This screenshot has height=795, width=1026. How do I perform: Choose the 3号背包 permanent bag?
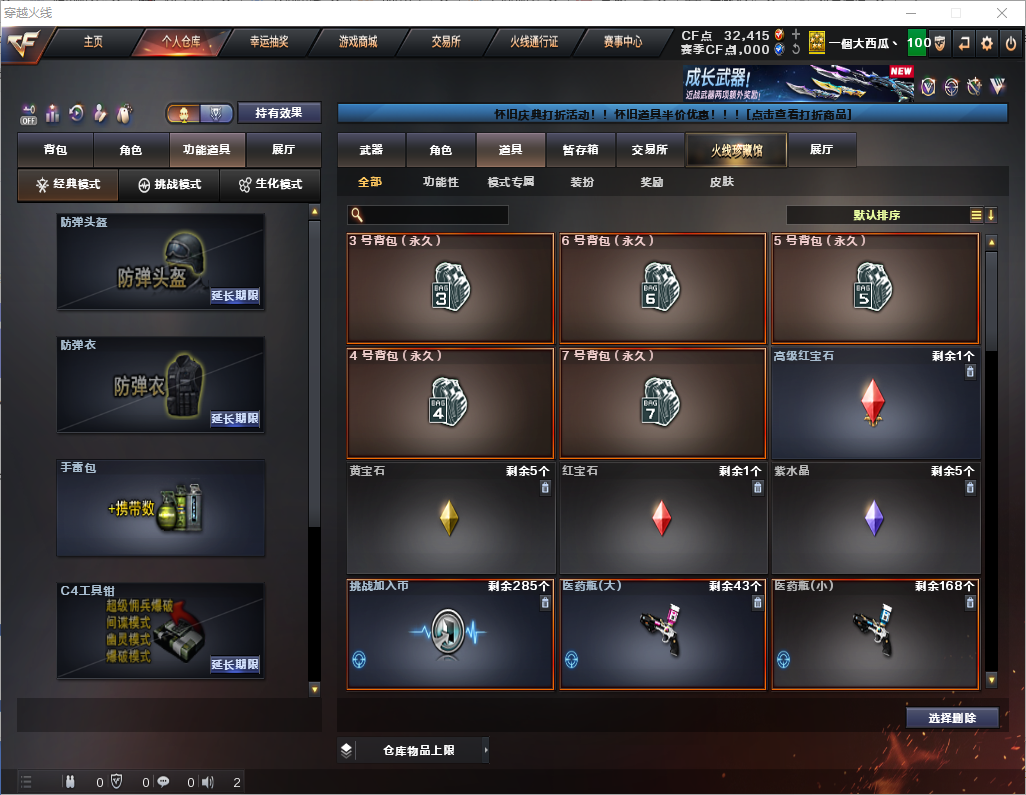click(x=449, y=287)
